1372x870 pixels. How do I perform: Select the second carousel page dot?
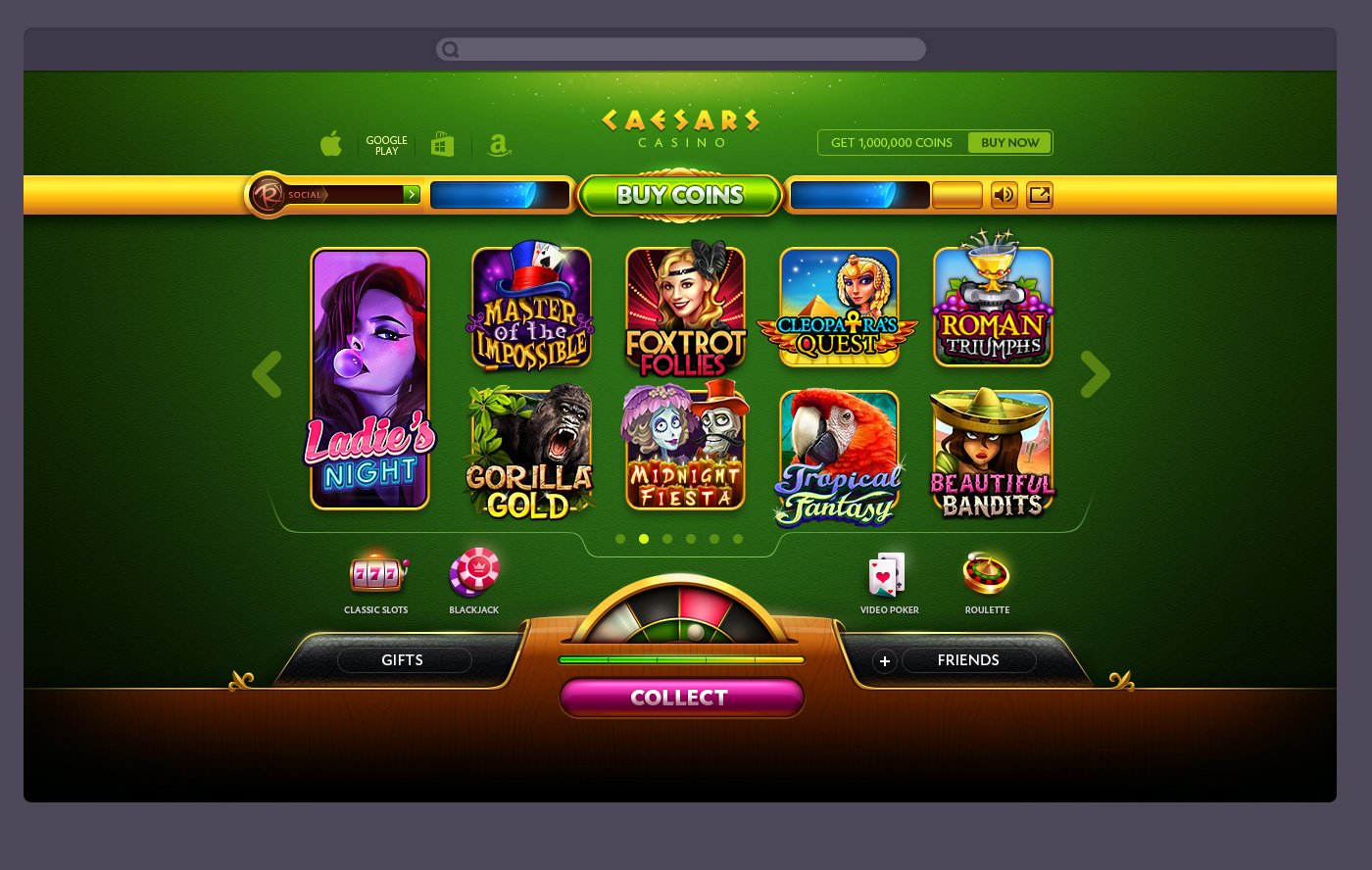tap(644, 539)
